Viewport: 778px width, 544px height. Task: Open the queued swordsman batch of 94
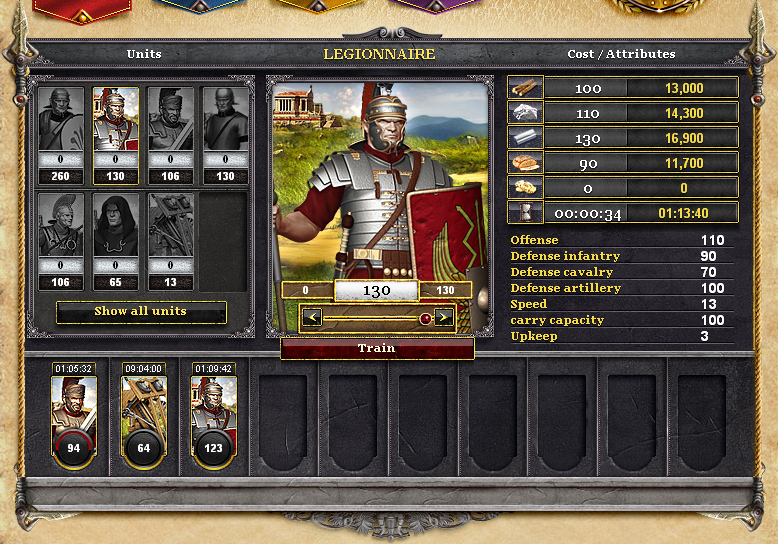(74, 420)
